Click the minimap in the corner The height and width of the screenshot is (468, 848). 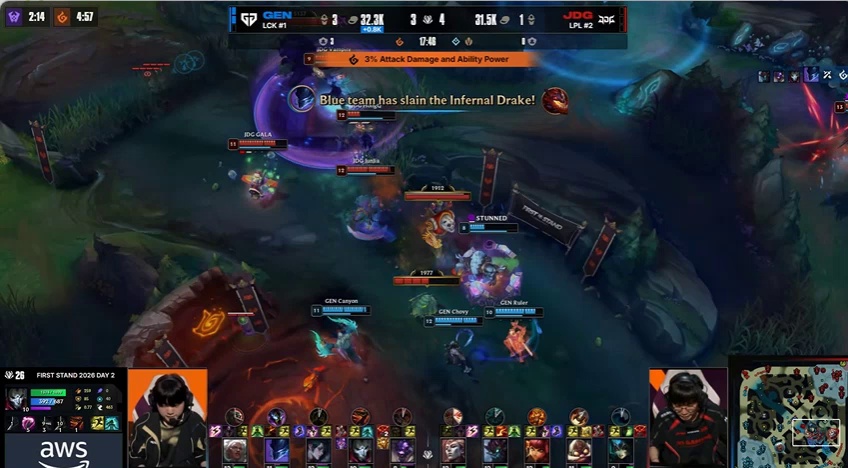coord(792,412)
